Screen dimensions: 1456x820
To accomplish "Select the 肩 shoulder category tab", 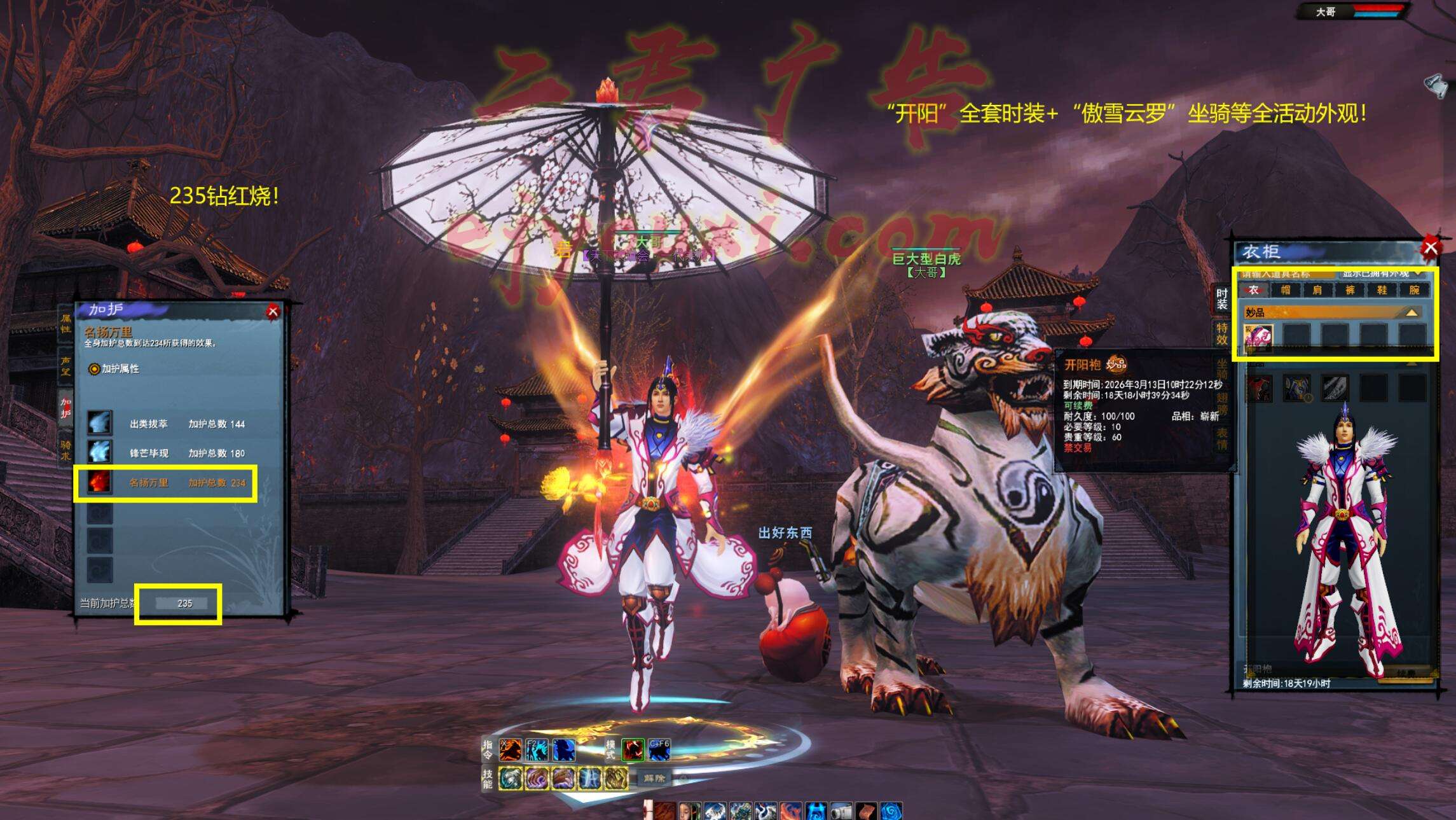I will pos(1317,290).
